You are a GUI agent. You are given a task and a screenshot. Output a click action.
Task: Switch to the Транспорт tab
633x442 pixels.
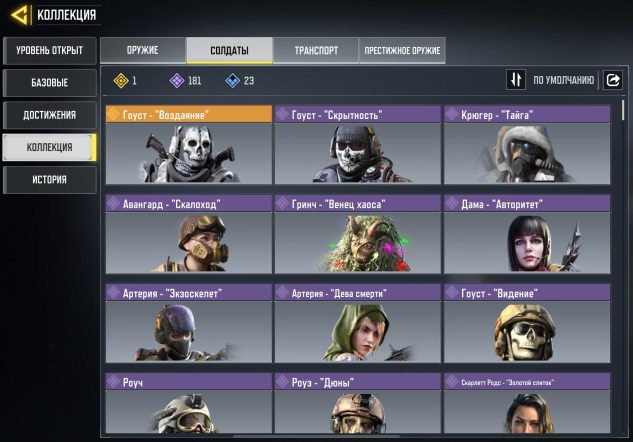click(x=316, y=50)
